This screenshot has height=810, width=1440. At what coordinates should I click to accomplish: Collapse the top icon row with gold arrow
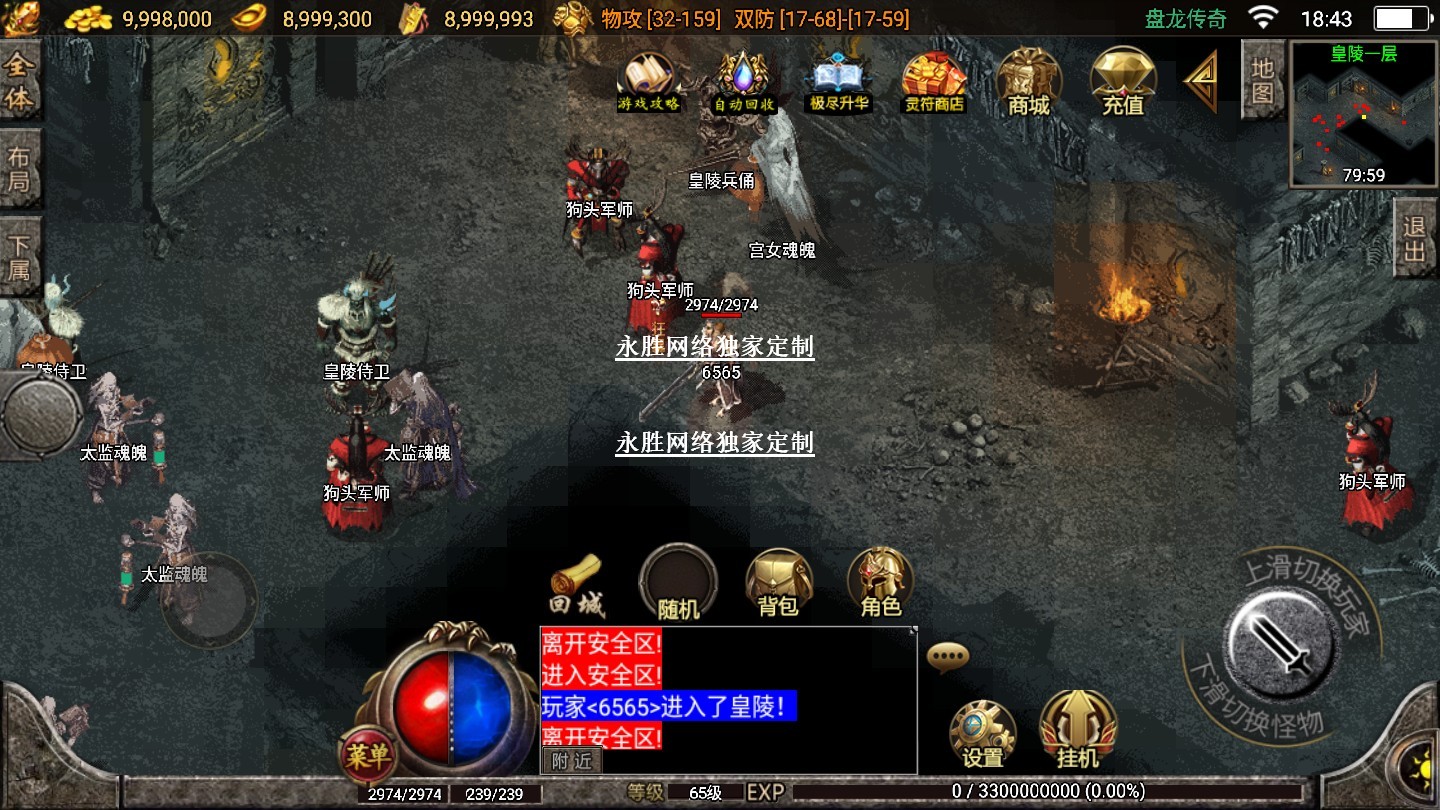(1201, 80)
